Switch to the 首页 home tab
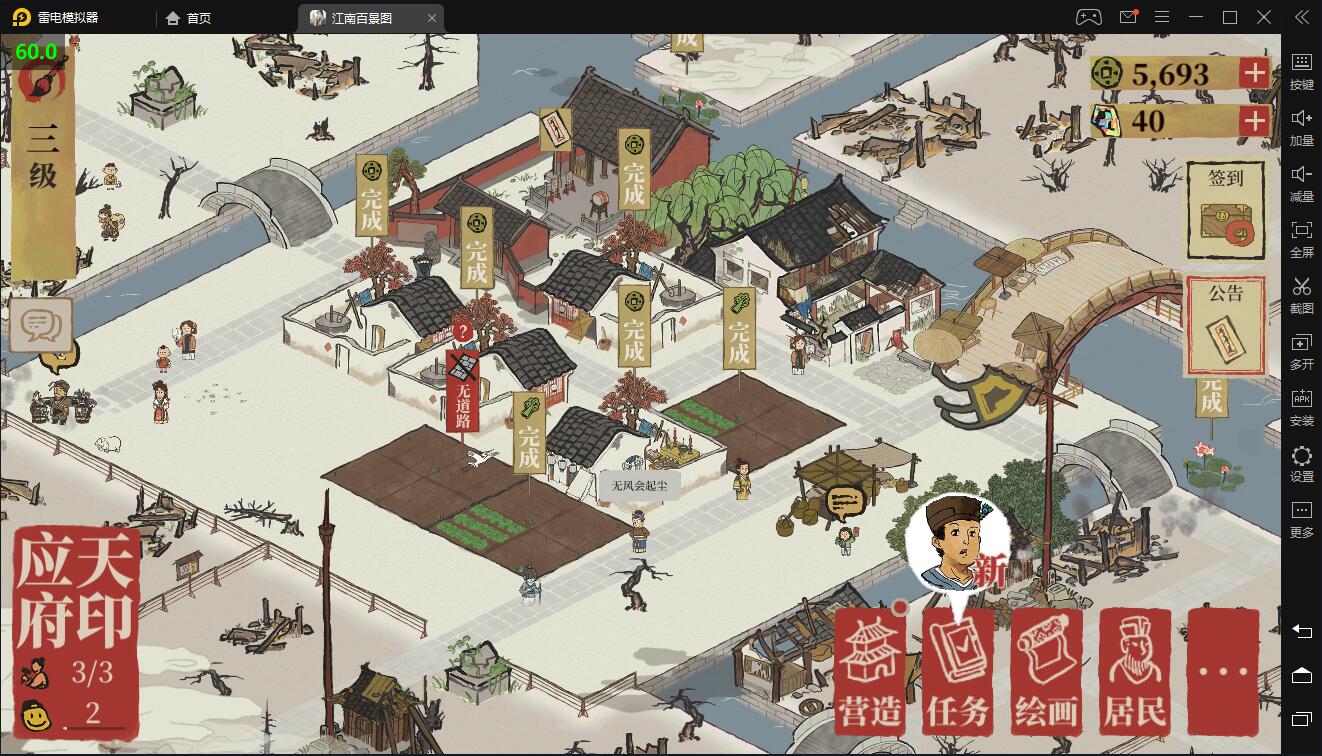Screen dimensions: 1322x756 (x=189, y=18)
